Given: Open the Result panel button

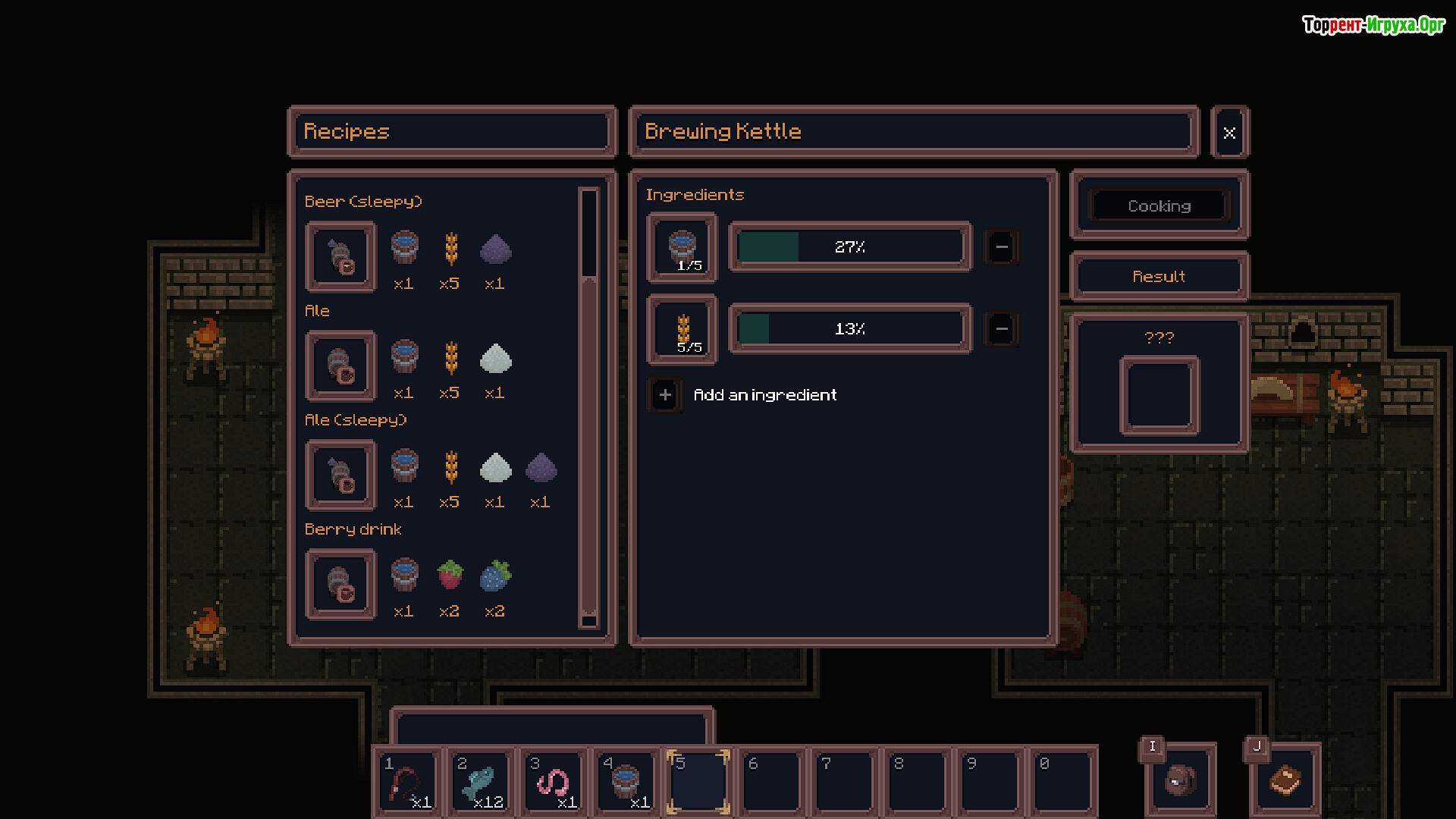Looking at the screenshot, I should 1159,277.
